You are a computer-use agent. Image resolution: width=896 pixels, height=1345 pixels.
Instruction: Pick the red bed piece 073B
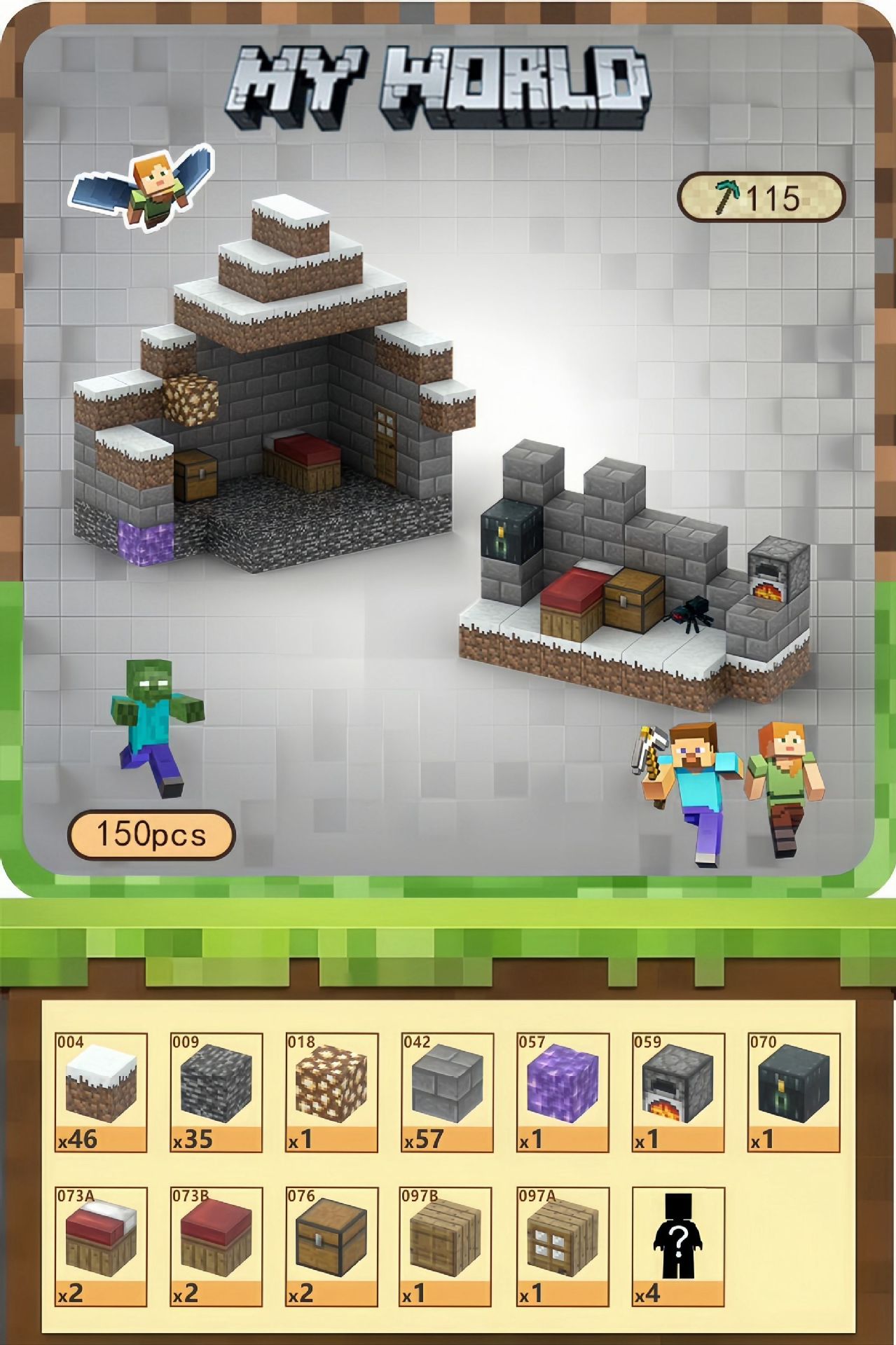click(216, 1246)
